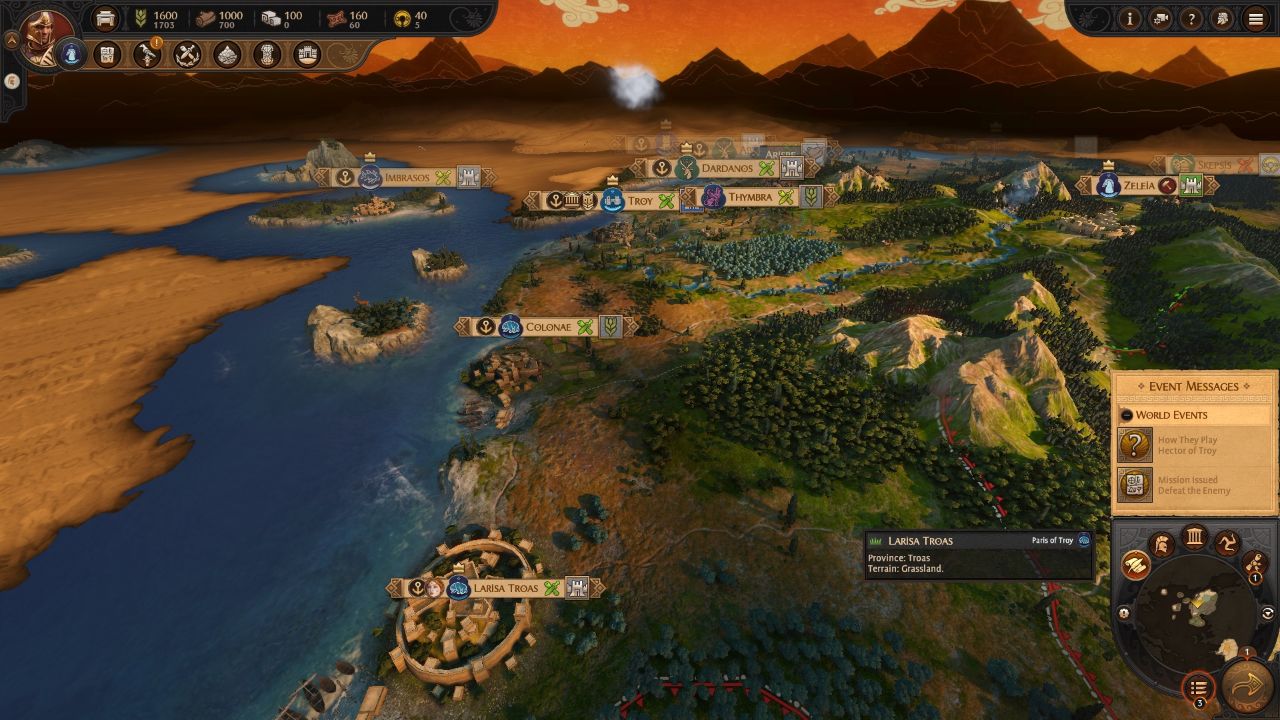Collapse the World Events section
The width and height of the screenshot is (1280, 720).
click(x=1127, y=415)
